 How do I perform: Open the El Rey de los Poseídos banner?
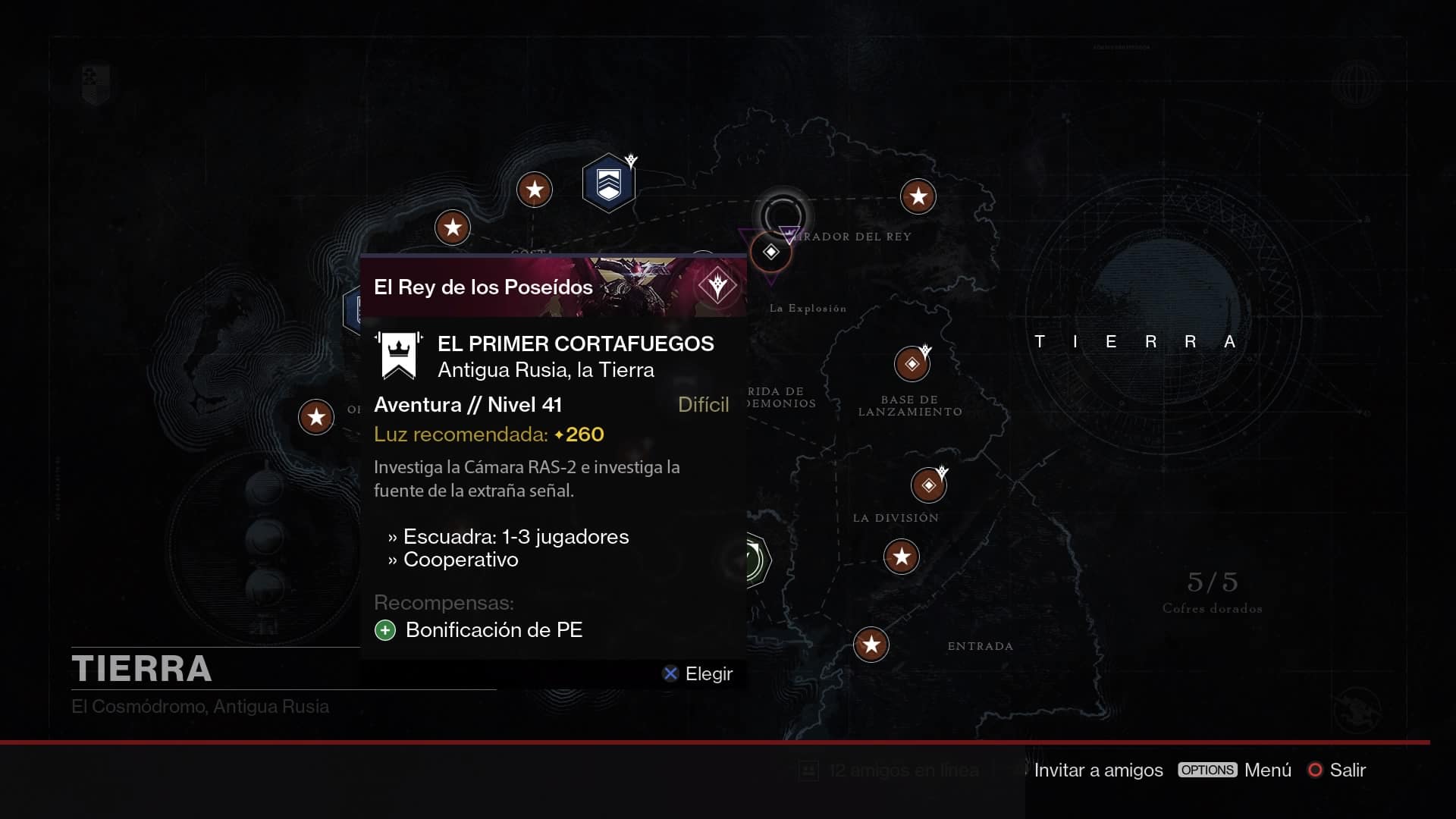pos(553,287)
